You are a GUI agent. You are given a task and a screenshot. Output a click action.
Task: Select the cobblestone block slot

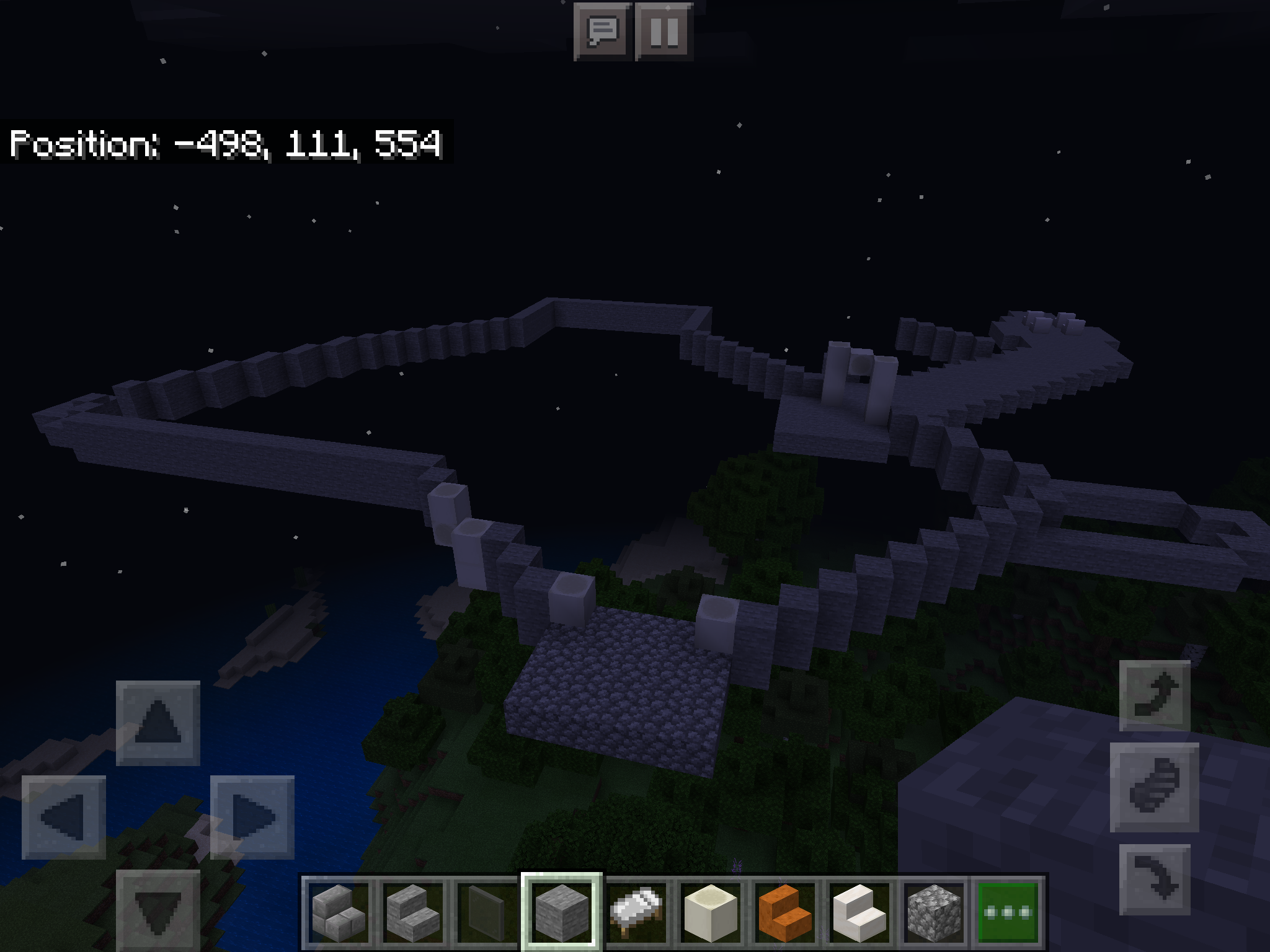[x=934, y=912]
